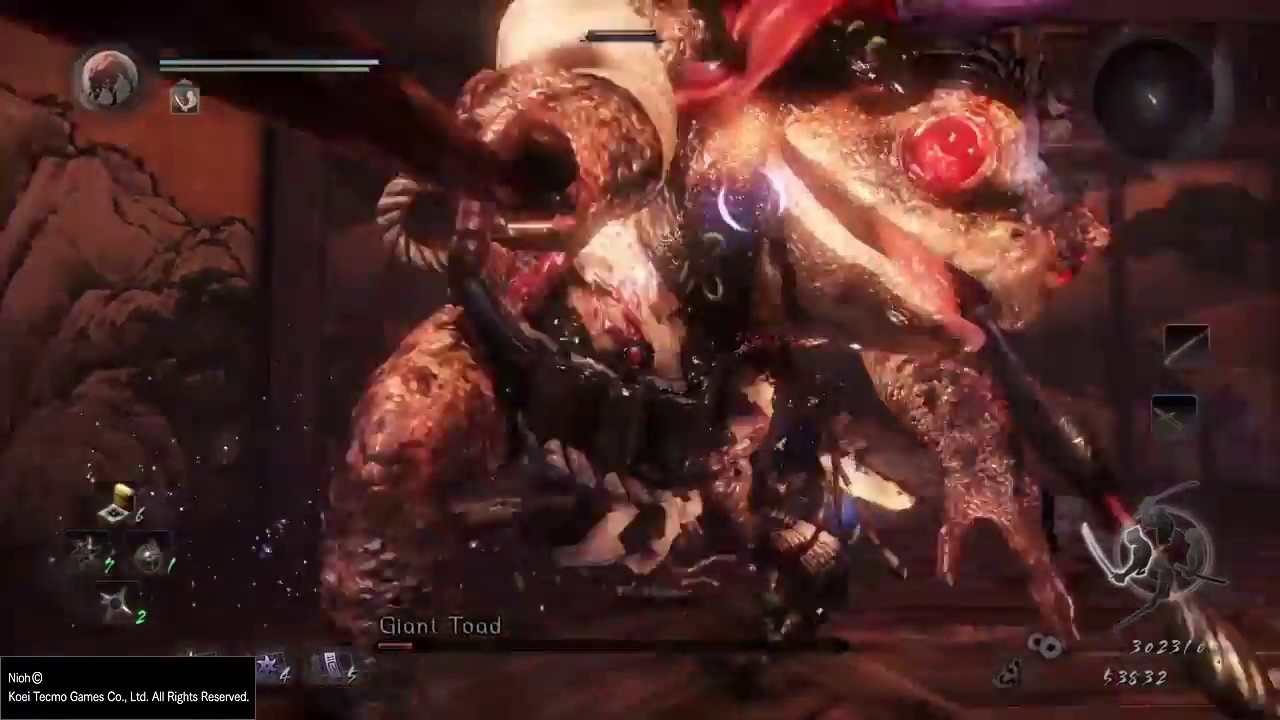The image size is (1280, 720).
Task: Click the active buff status icon
Action: click(x=184, y=98)
